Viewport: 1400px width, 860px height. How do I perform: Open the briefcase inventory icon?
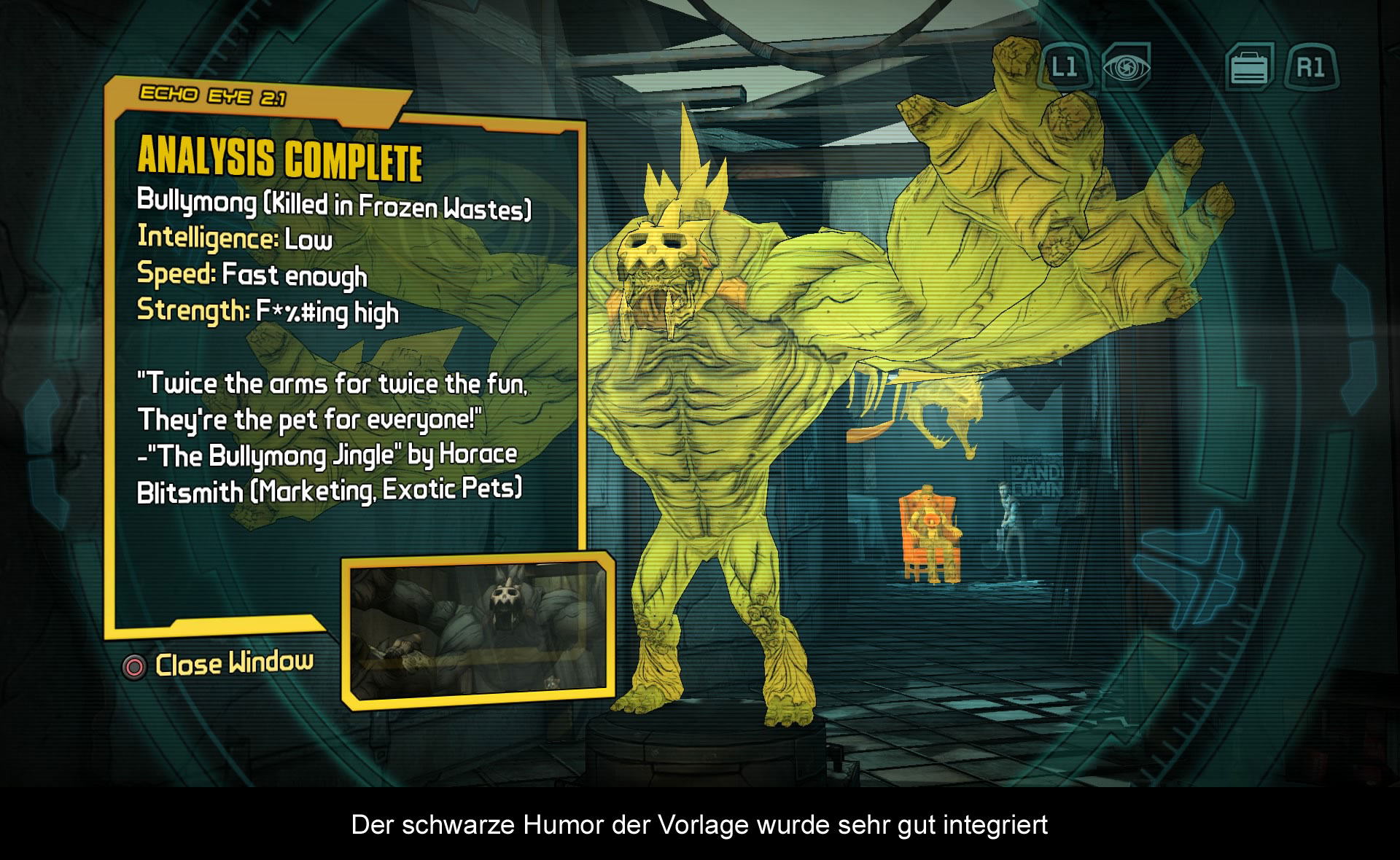click(x=1250, y=68)
